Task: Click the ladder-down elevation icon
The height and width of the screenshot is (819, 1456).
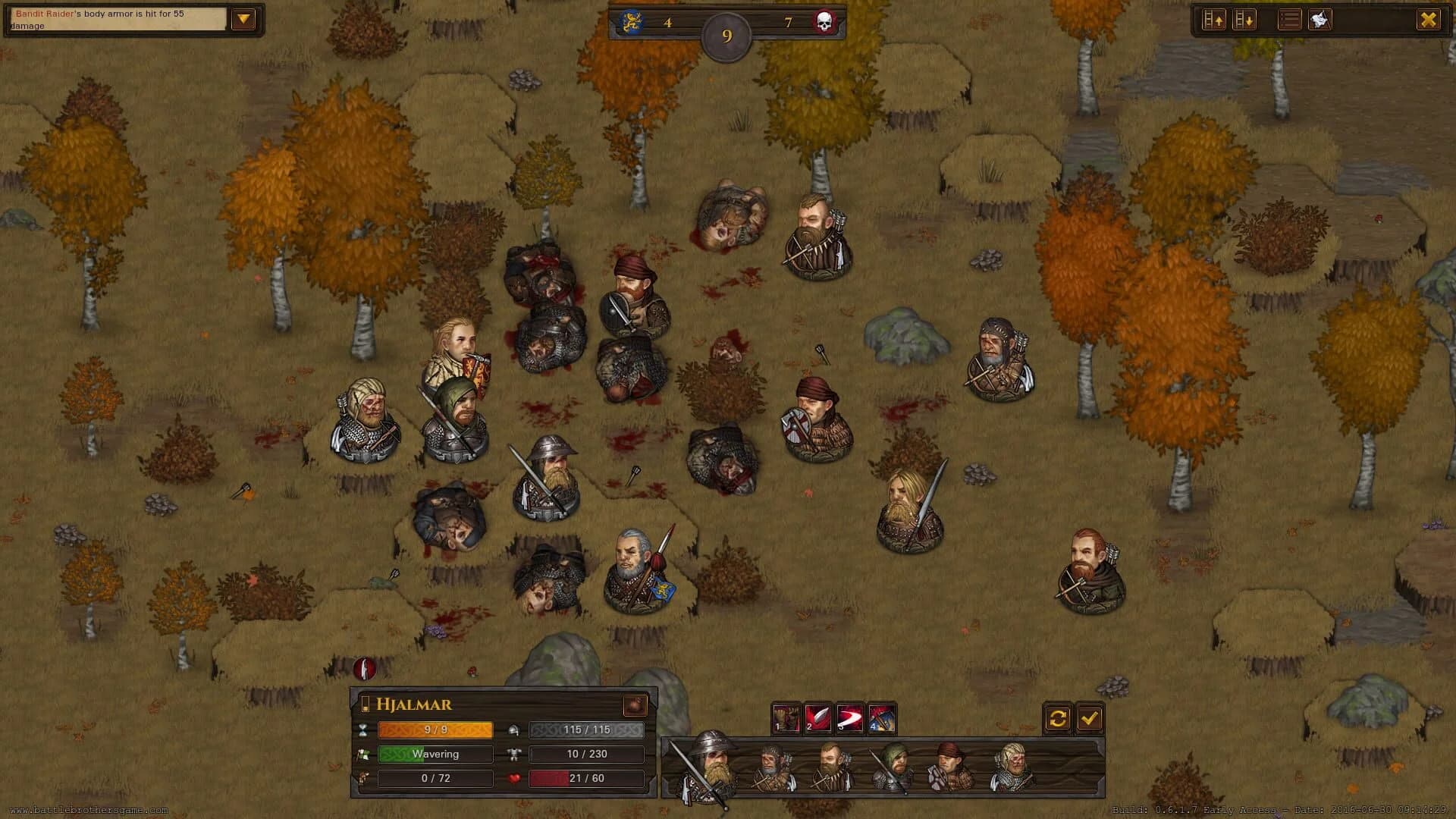Action: [1244, 20]
